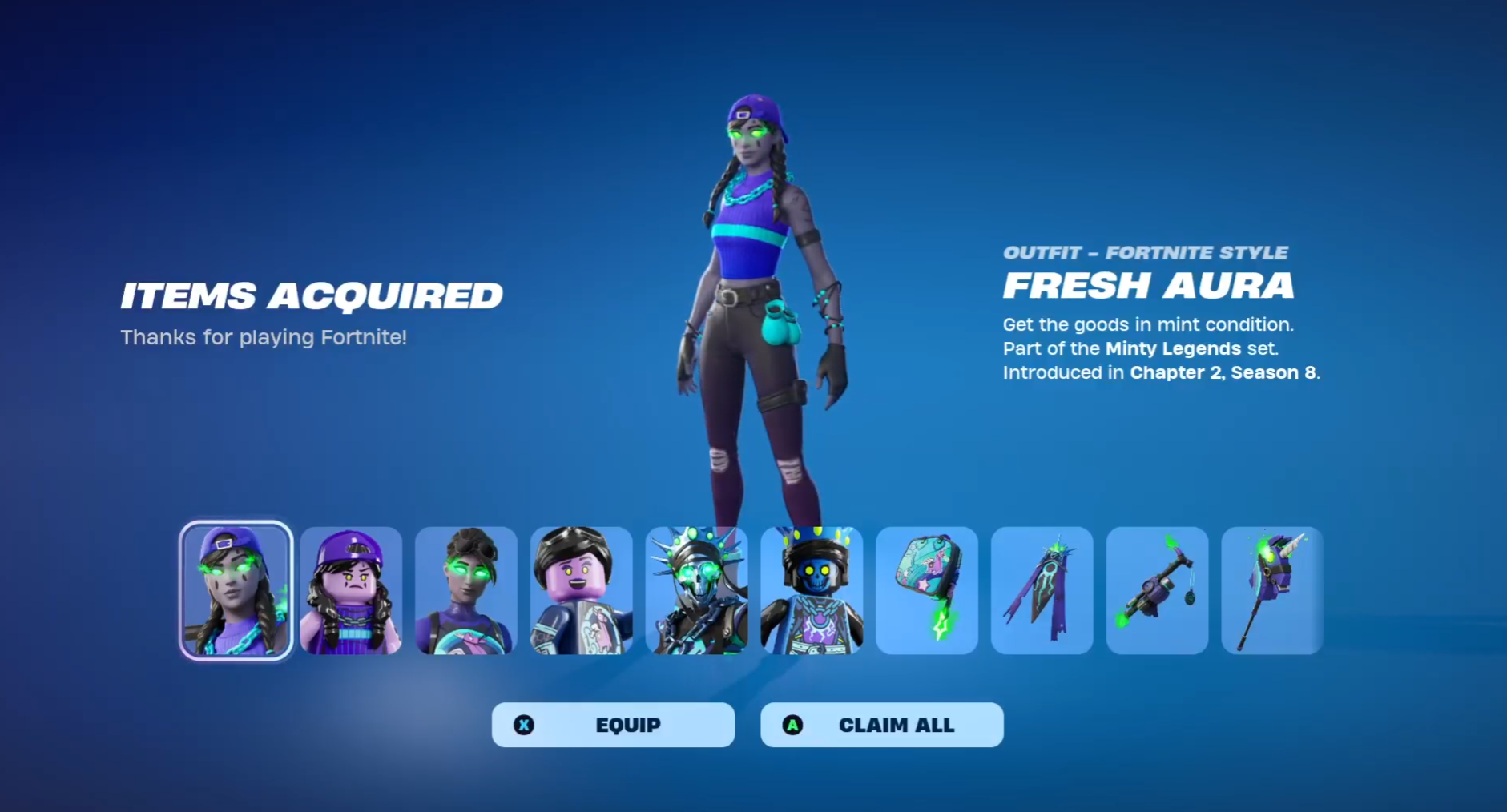Select the green-eyed outfit with hair bun
The image size is (1507, 812).
point(466,590)
